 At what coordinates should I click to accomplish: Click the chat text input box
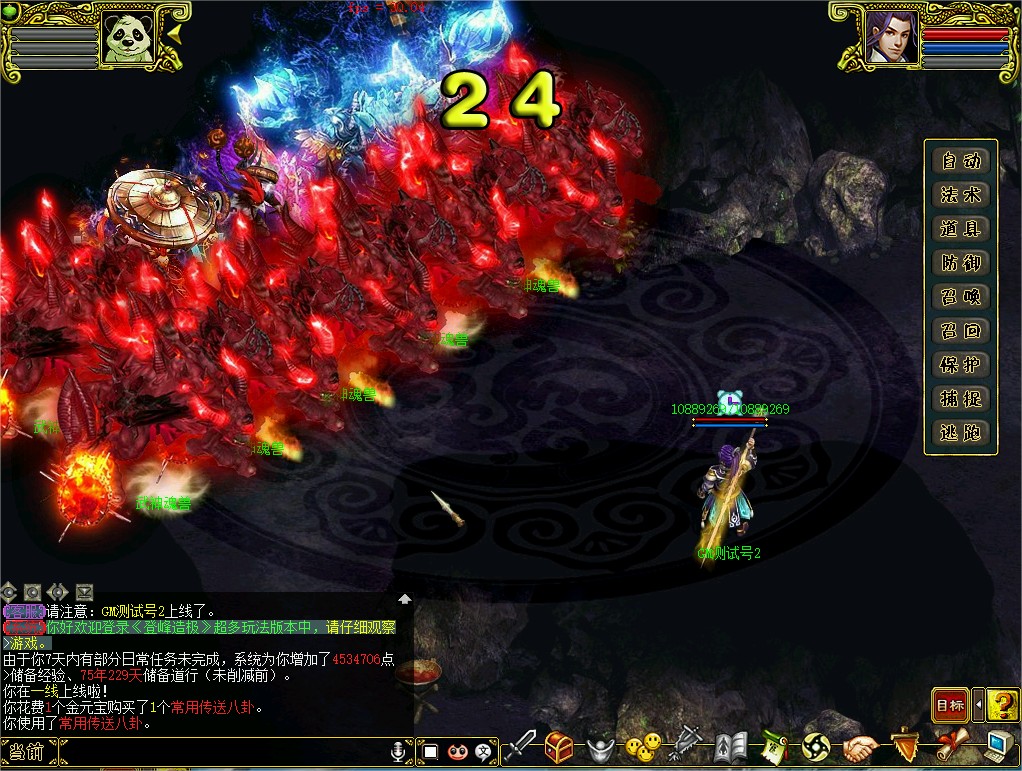point(220,751)
